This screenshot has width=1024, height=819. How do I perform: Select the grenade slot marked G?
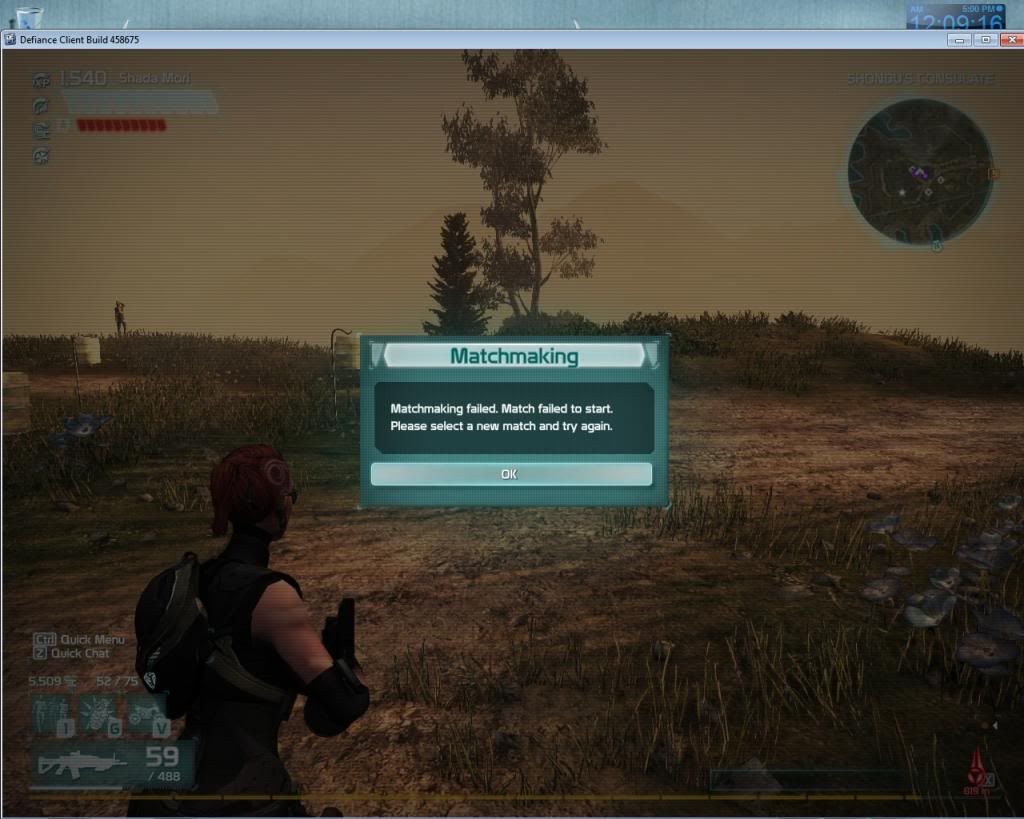[x=101, y=715]
